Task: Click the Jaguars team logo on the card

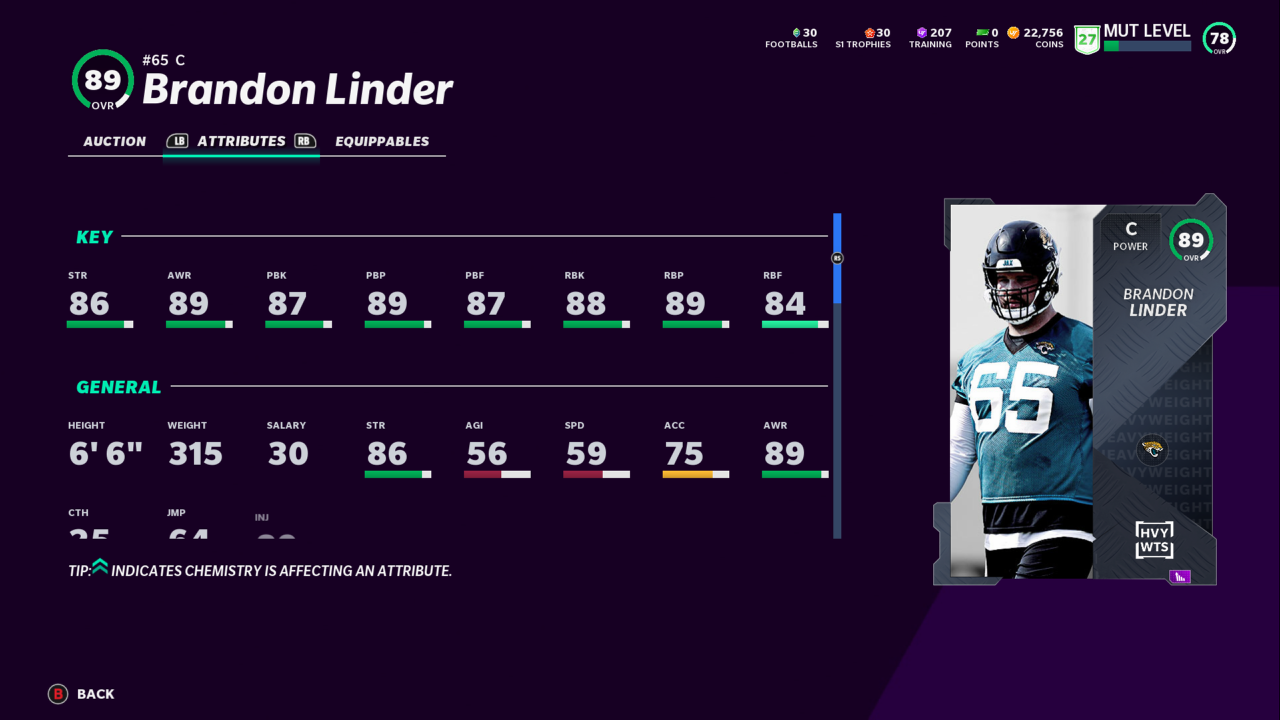Action: pos(1152,451)
